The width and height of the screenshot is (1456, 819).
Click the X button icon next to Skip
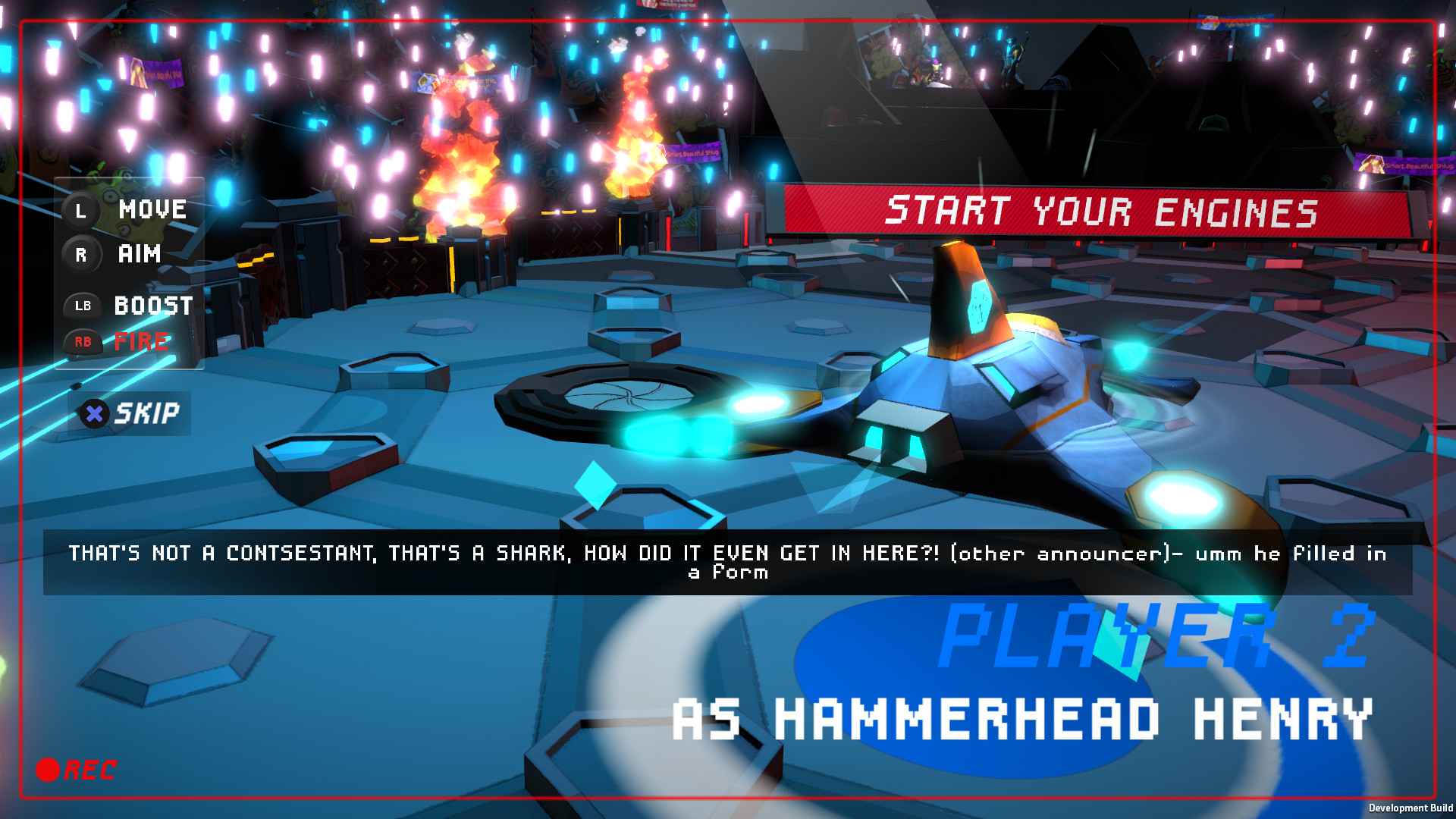(x=93, y=413)
